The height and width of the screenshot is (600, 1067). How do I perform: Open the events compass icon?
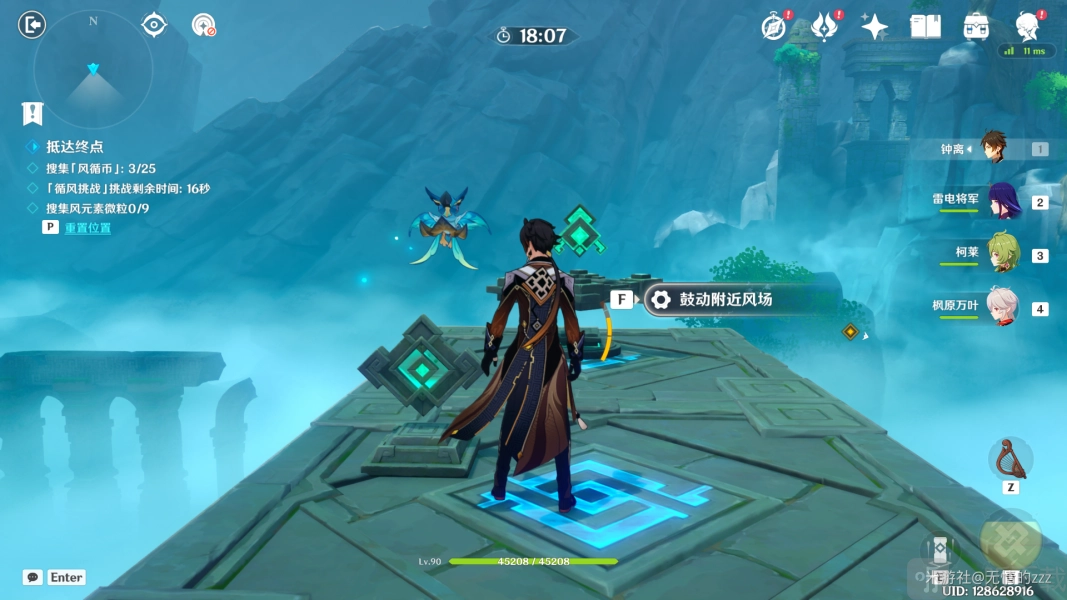pos(773,27)
